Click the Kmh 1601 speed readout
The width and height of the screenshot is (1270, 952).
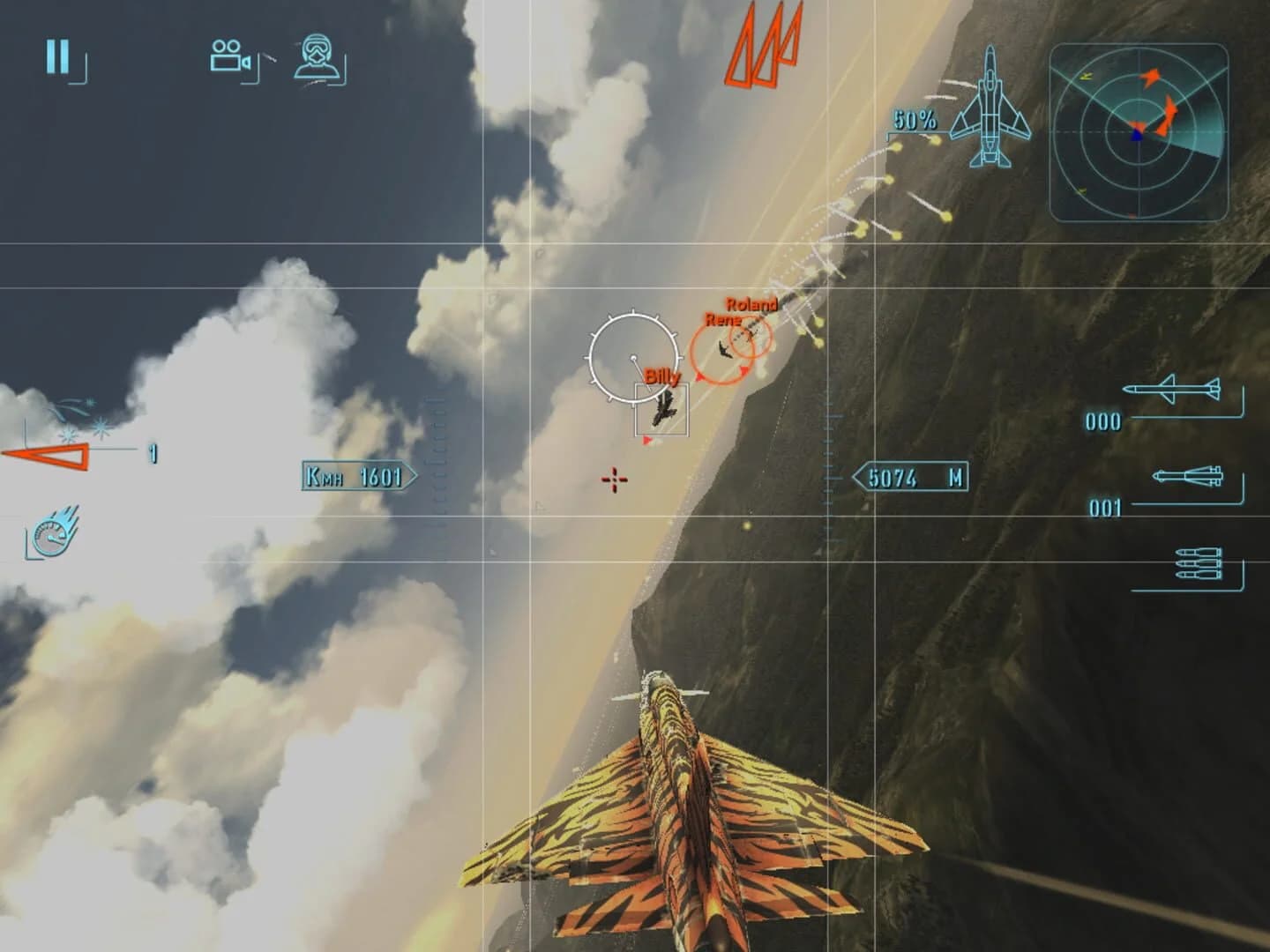353,476
